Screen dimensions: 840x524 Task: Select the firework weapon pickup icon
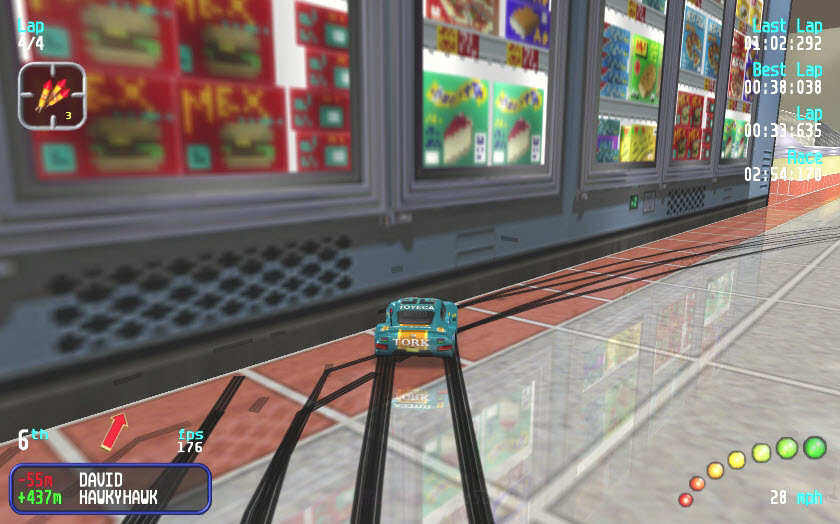click(x=51, y=95)
